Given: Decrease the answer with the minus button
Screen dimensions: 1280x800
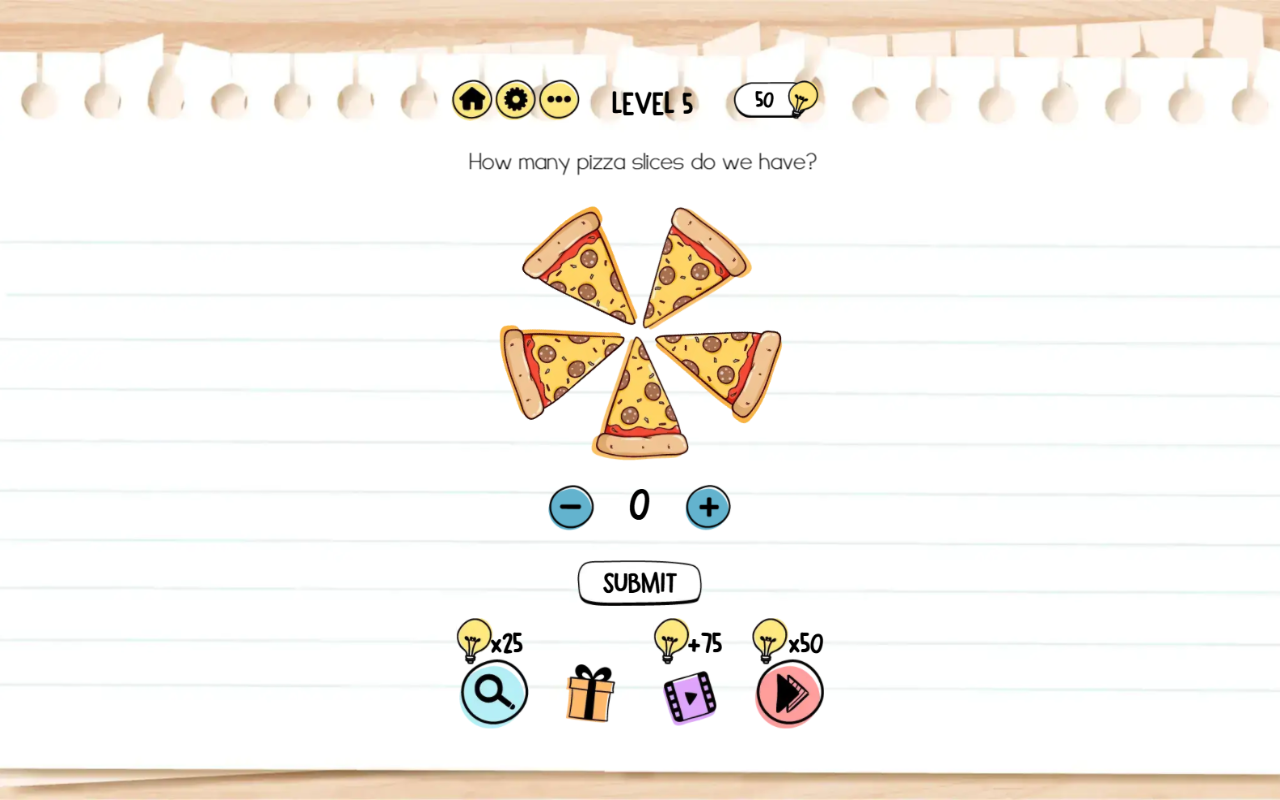Looking at the screenshot, I should (571, 507).
